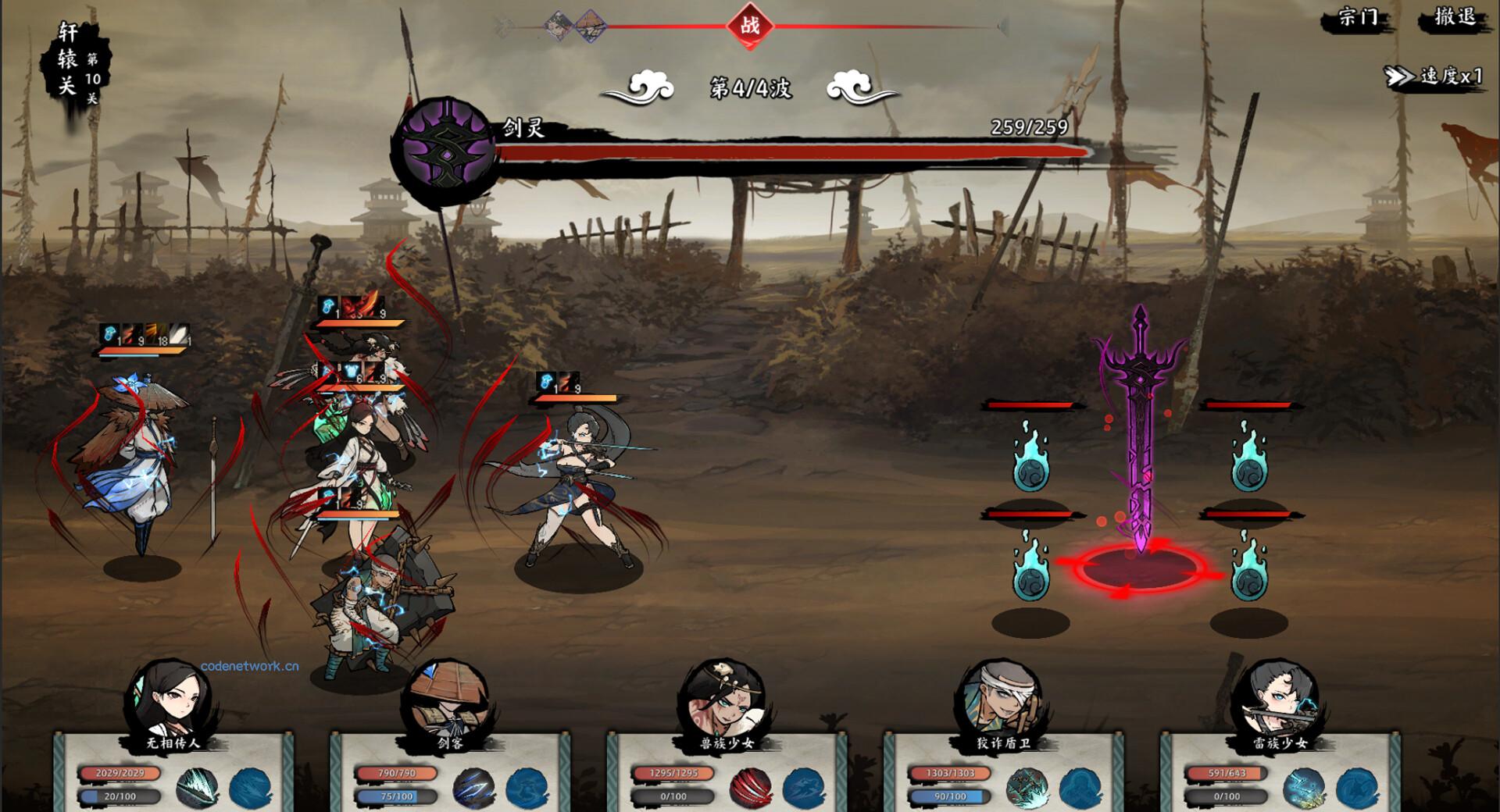Open the 宗门 sect menu
The height and width of the screenshot is (812, 1500).
coord(1358,18)
